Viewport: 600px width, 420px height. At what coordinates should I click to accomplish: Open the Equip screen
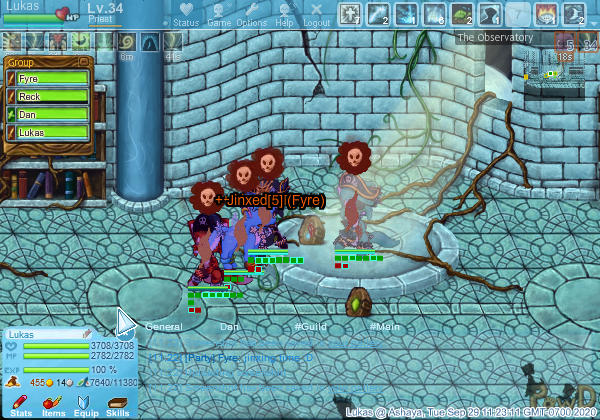coord(85,404)
